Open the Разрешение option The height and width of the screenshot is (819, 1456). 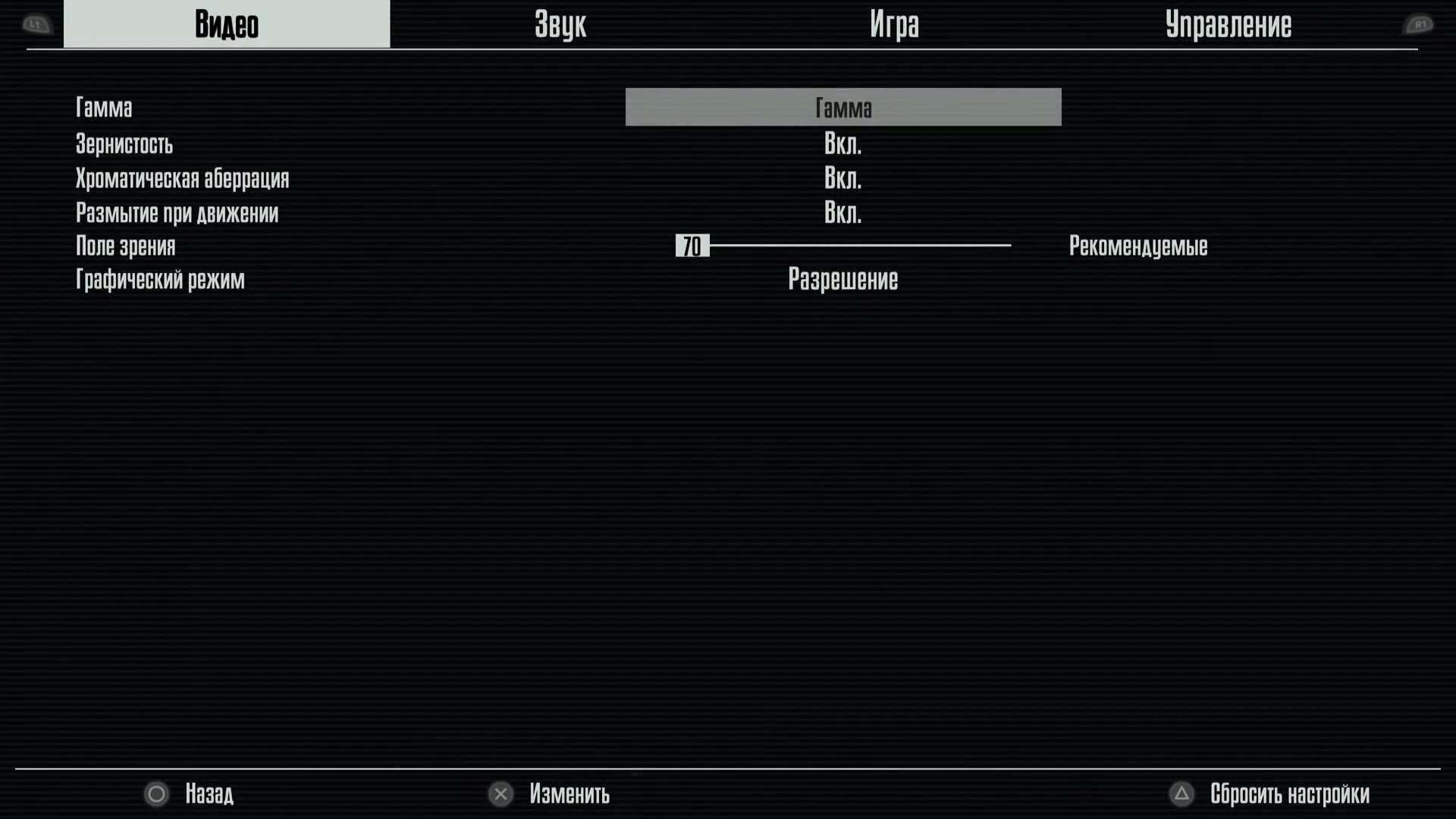point(843,279)
